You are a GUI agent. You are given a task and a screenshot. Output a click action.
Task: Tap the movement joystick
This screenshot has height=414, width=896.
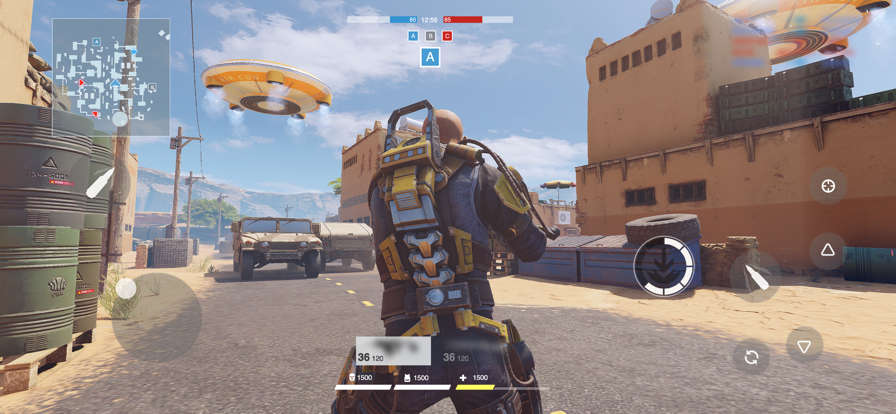[127, 290]
